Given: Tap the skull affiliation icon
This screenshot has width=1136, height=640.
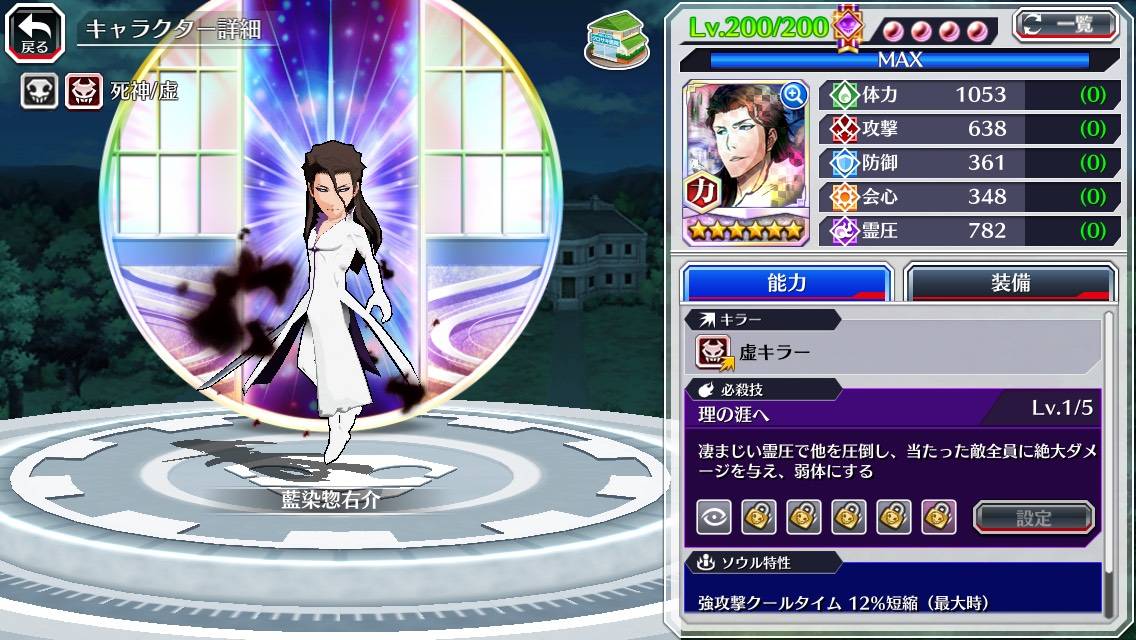Looking at the screenshot, I should 39,92.
